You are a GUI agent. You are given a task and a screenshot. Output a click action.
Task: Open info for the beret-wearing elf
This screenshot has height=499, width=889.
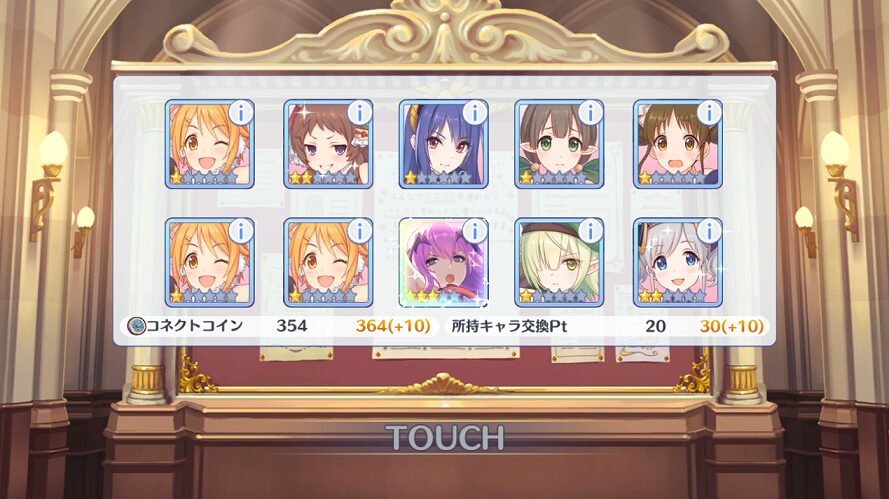coord(591,231)
